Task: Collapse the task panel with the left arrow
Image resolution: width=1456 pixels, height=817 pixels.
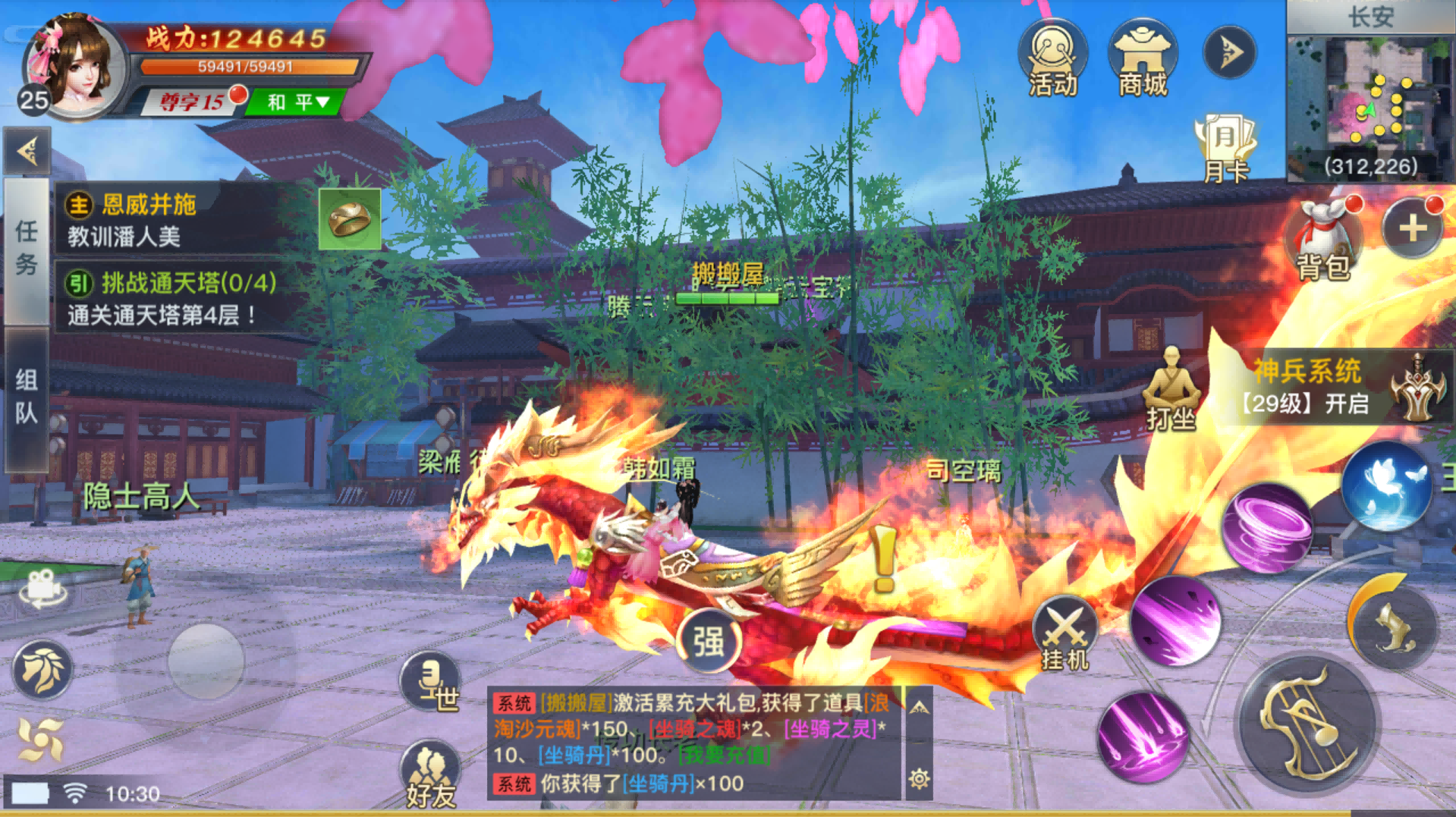Action: (27, 150)
